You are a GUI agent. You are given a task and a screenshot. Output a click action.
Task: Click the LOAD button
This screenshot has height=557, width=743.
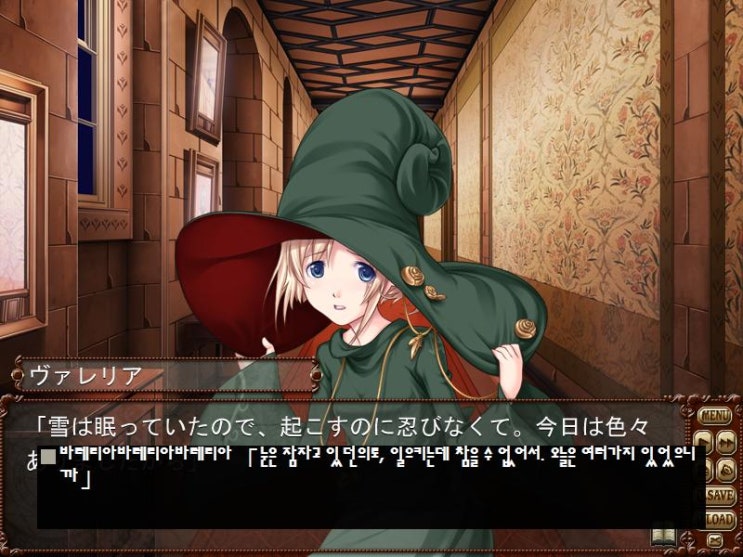719,518
